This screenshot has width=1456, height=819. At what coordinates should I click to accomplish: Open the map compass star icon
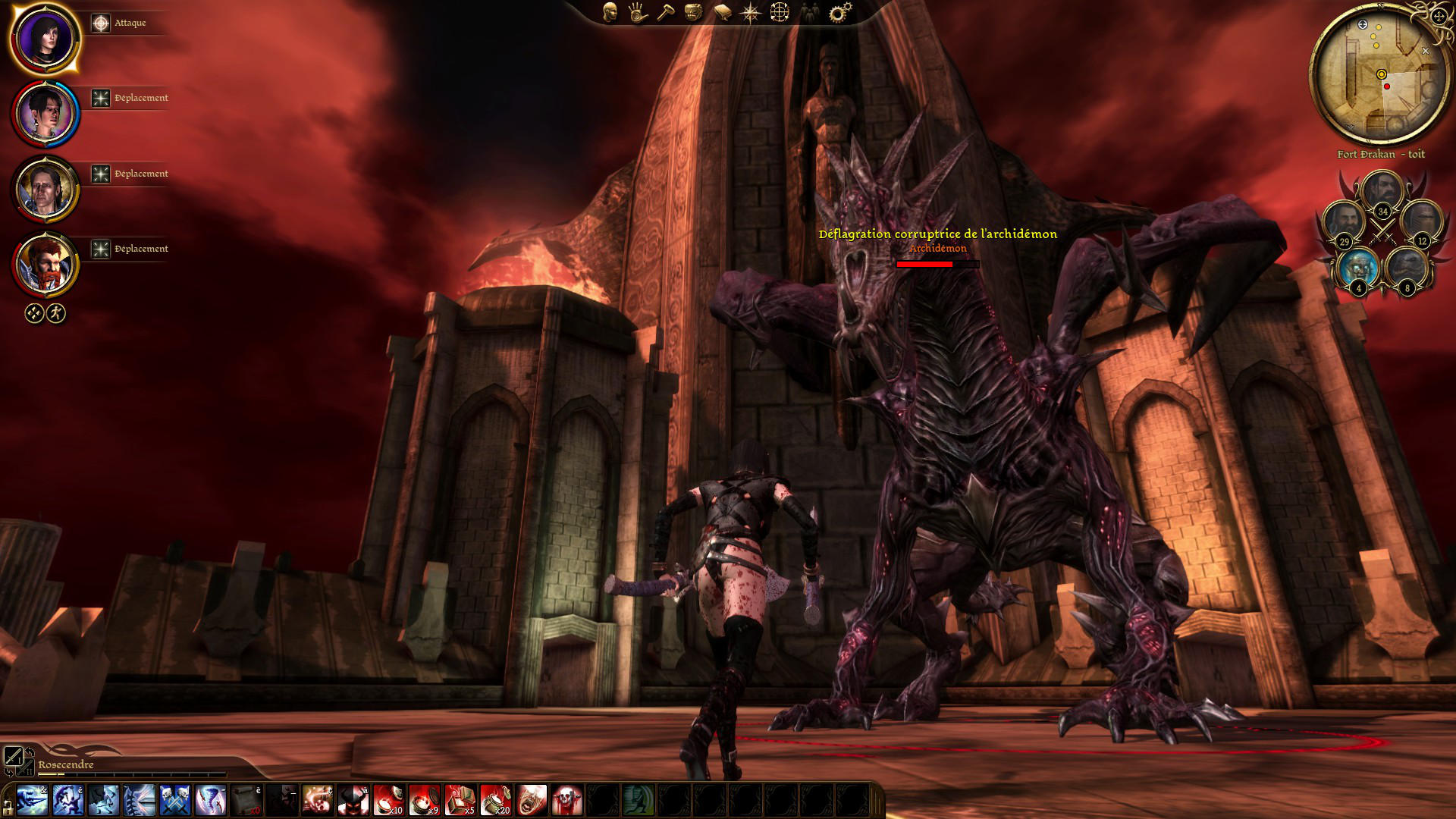[750, 12]
